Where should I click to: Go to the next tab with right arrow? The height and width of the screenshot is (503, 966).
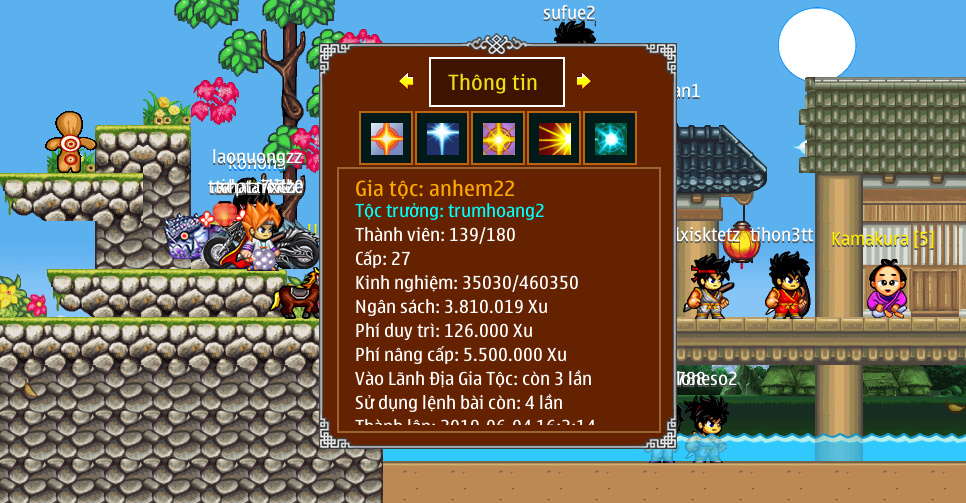click(583, 81)
